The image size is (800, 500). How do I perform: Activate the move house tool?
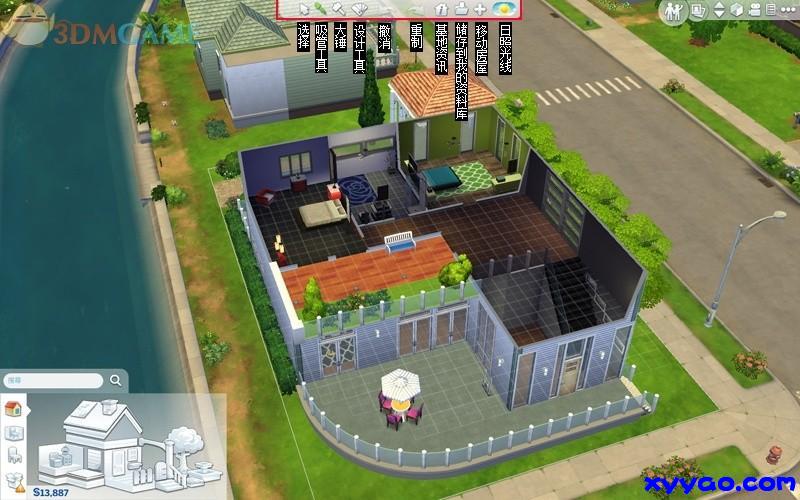(481, 9)
